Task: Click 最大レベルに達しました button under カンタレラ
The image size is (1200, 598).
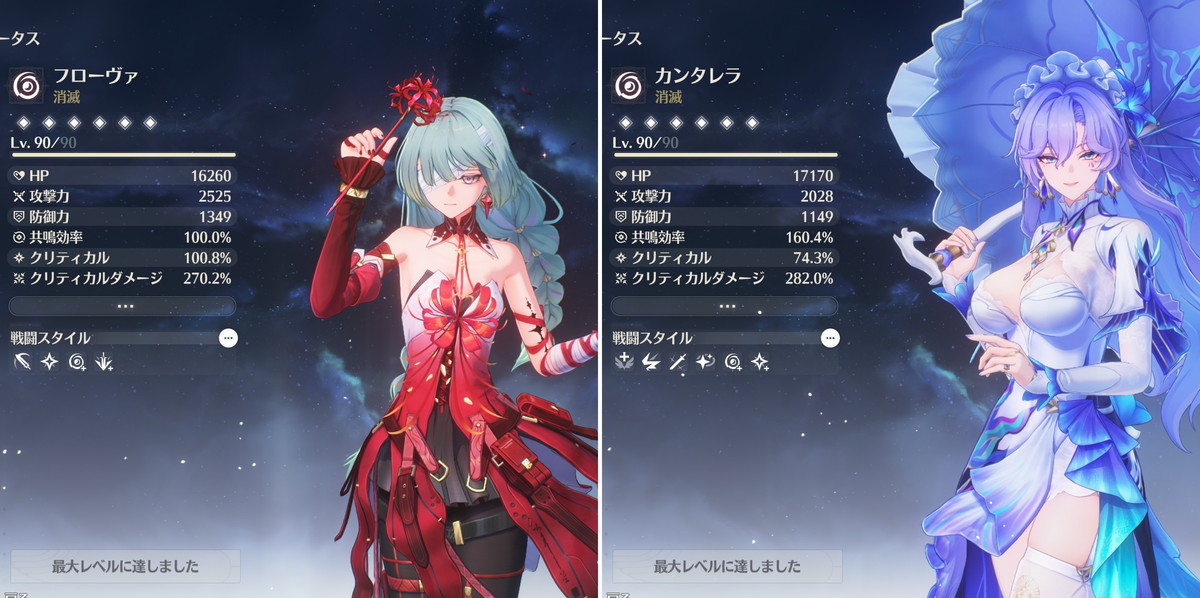Action: 727,566
